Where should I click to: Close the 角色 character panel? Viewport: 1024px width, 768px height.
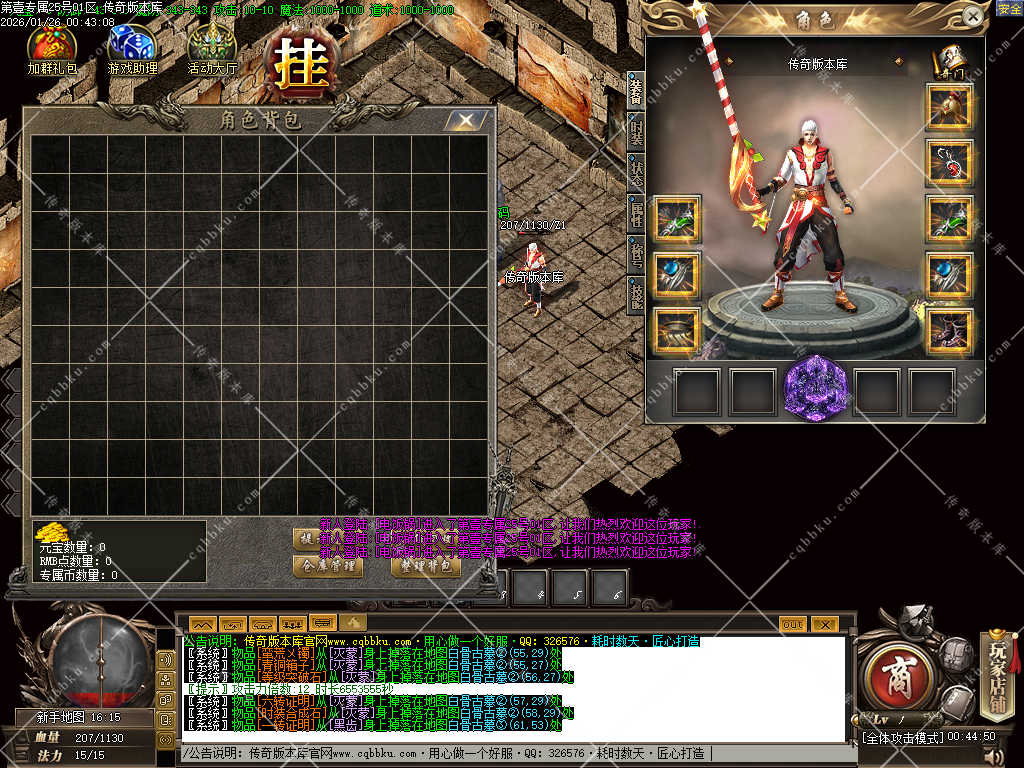point(972,16)
